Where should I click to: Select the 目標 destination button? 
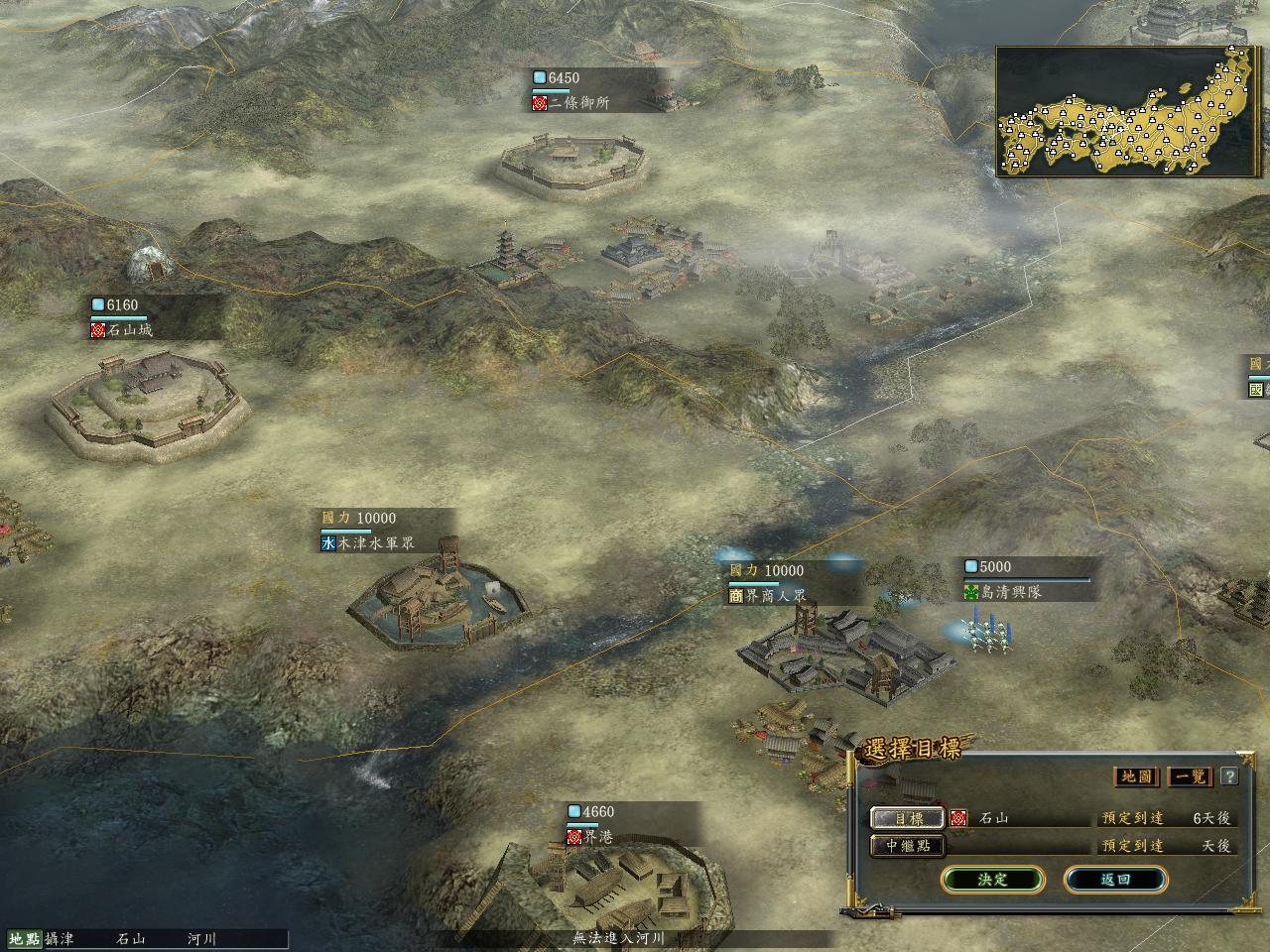[908, 818]
